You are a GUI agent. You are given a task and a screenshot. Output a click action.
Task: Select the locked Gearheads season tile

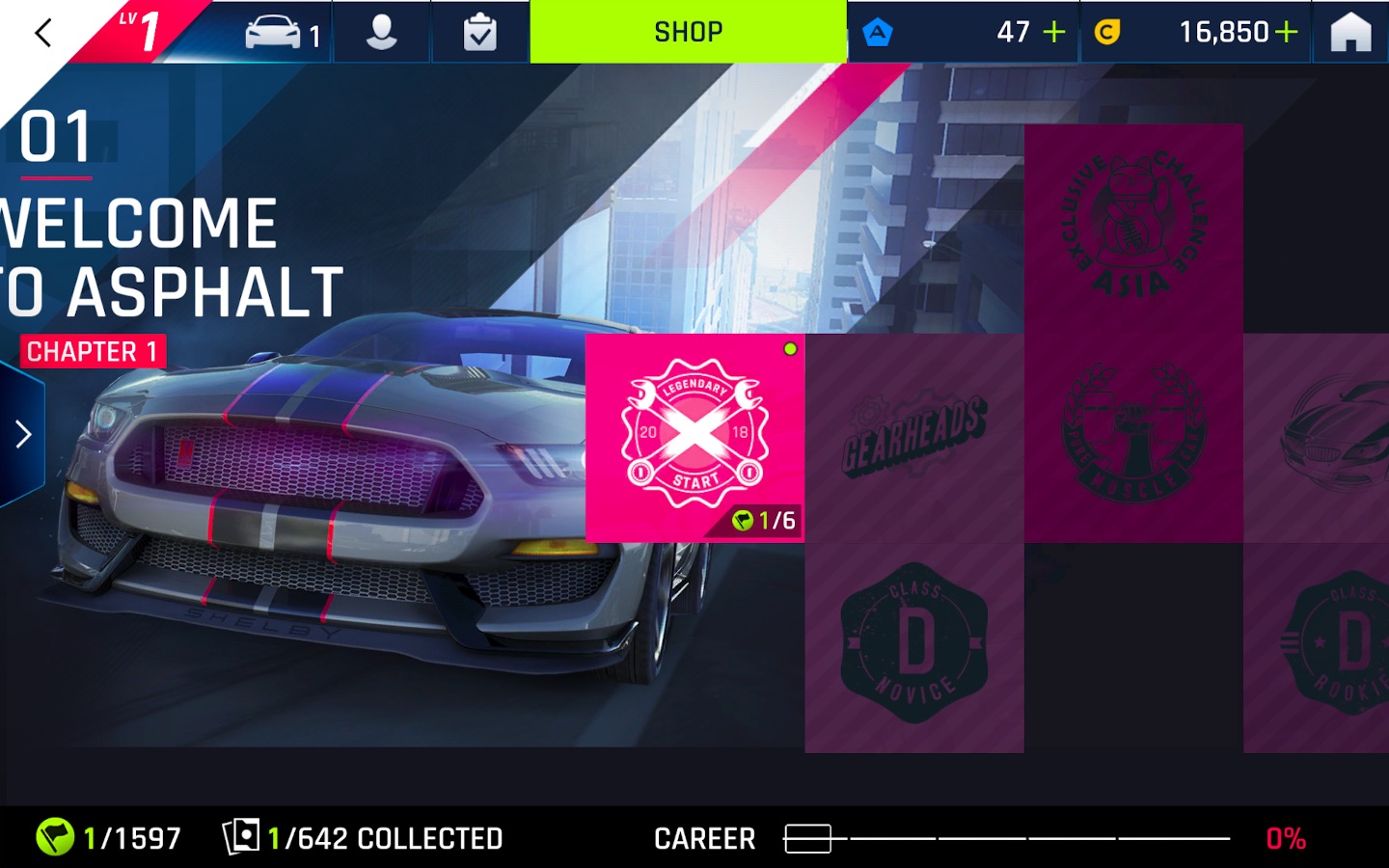pyautogui.click(x=913, y=437)
